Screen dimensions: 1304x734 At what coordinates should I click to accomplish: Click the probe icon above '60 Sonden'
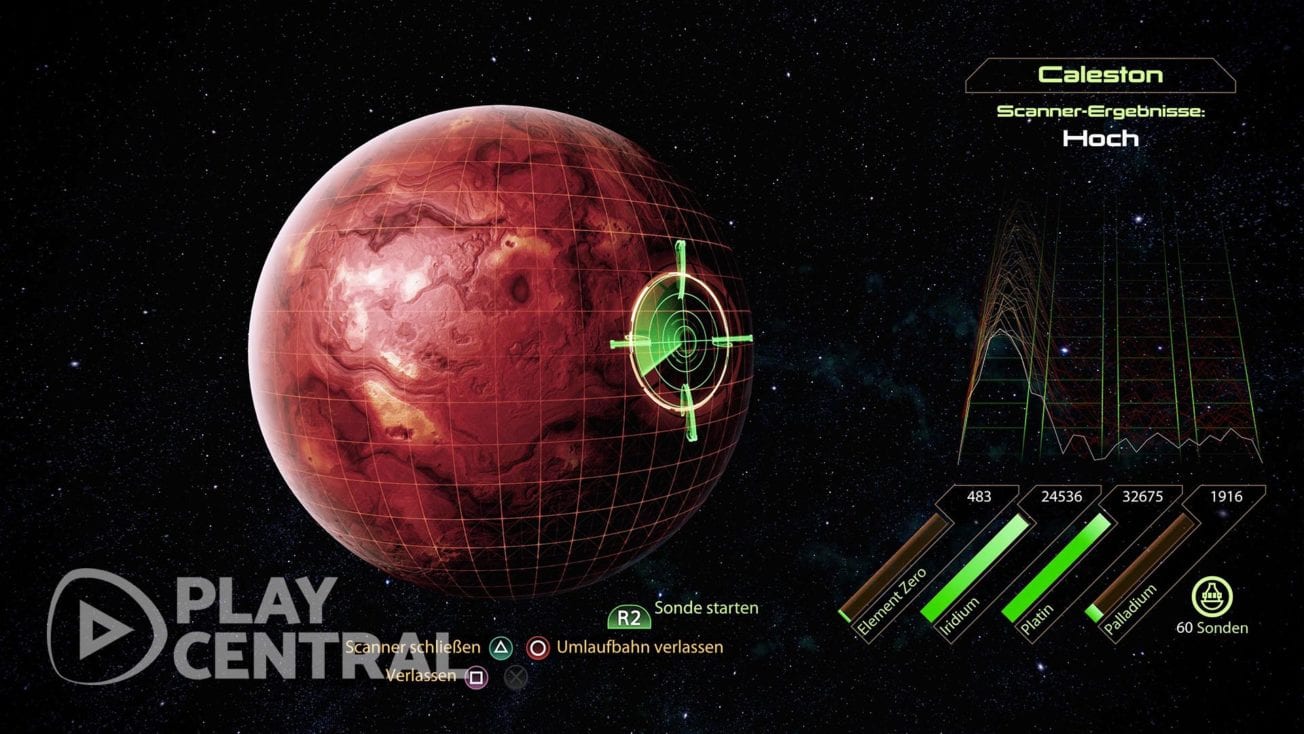[x=1213, y=594]
